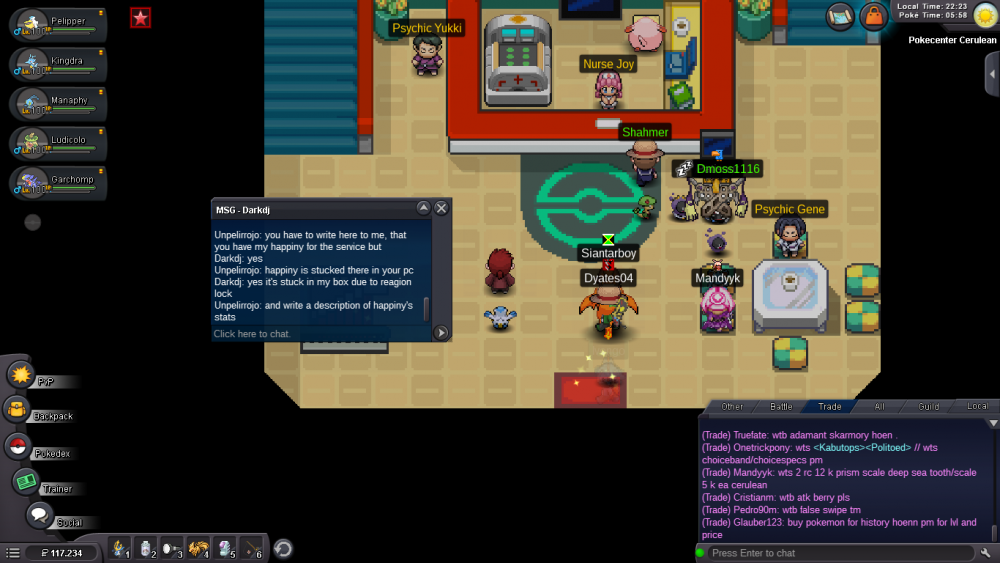Open the orange shopping bag icon
Viewport: 1000px width, 563px height.
874,17
